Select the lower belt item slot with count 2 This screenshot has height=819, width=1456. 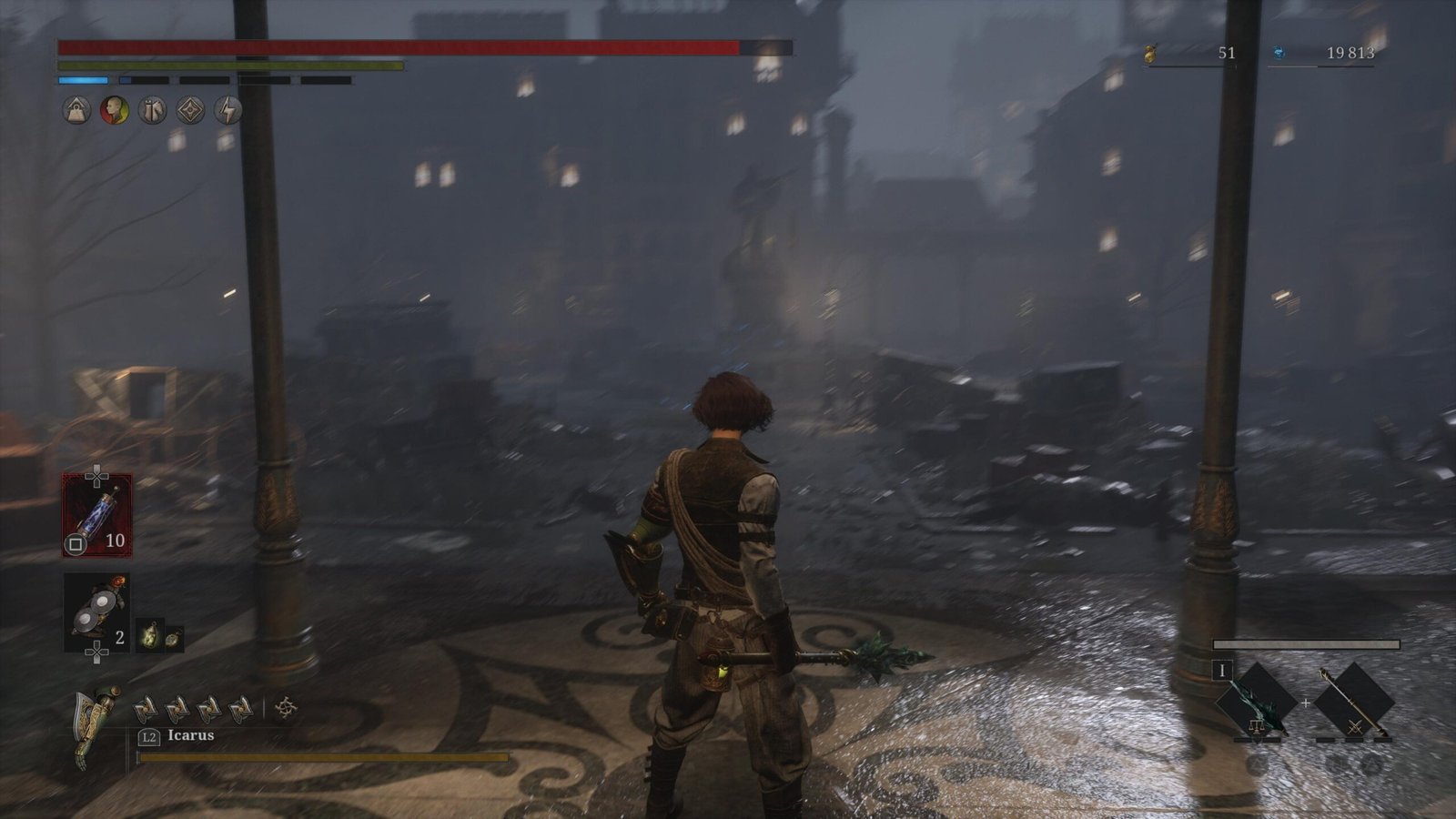coord(96,612)
